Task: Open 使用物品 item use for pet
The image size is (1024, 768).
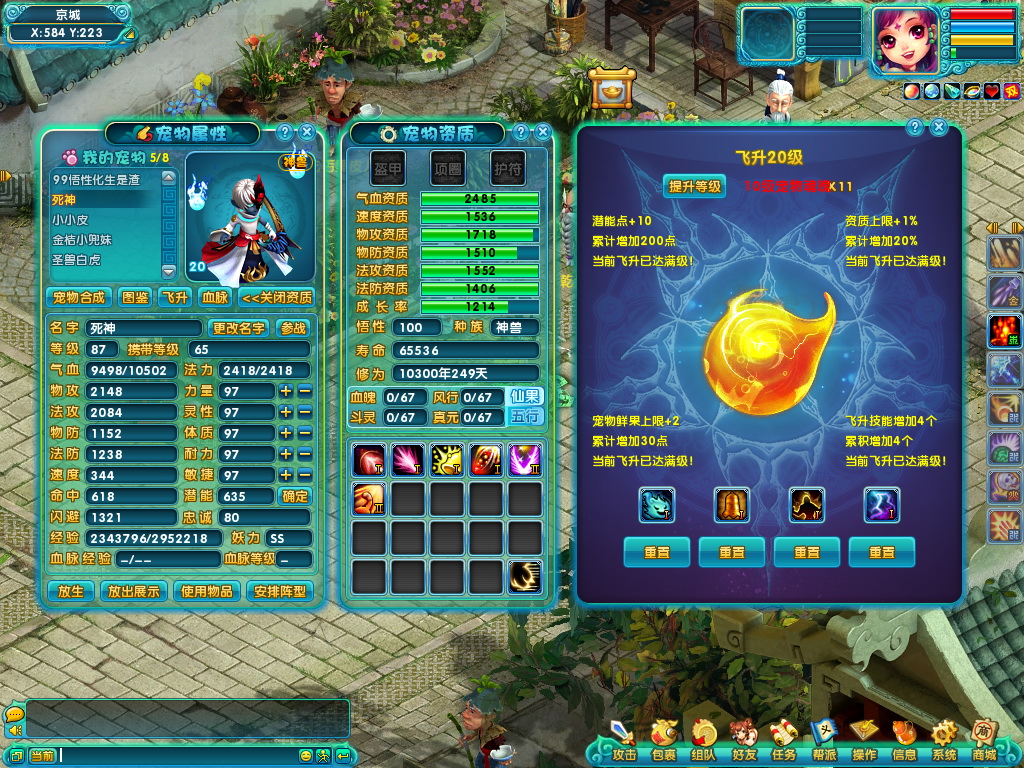Action: point(207,591)
